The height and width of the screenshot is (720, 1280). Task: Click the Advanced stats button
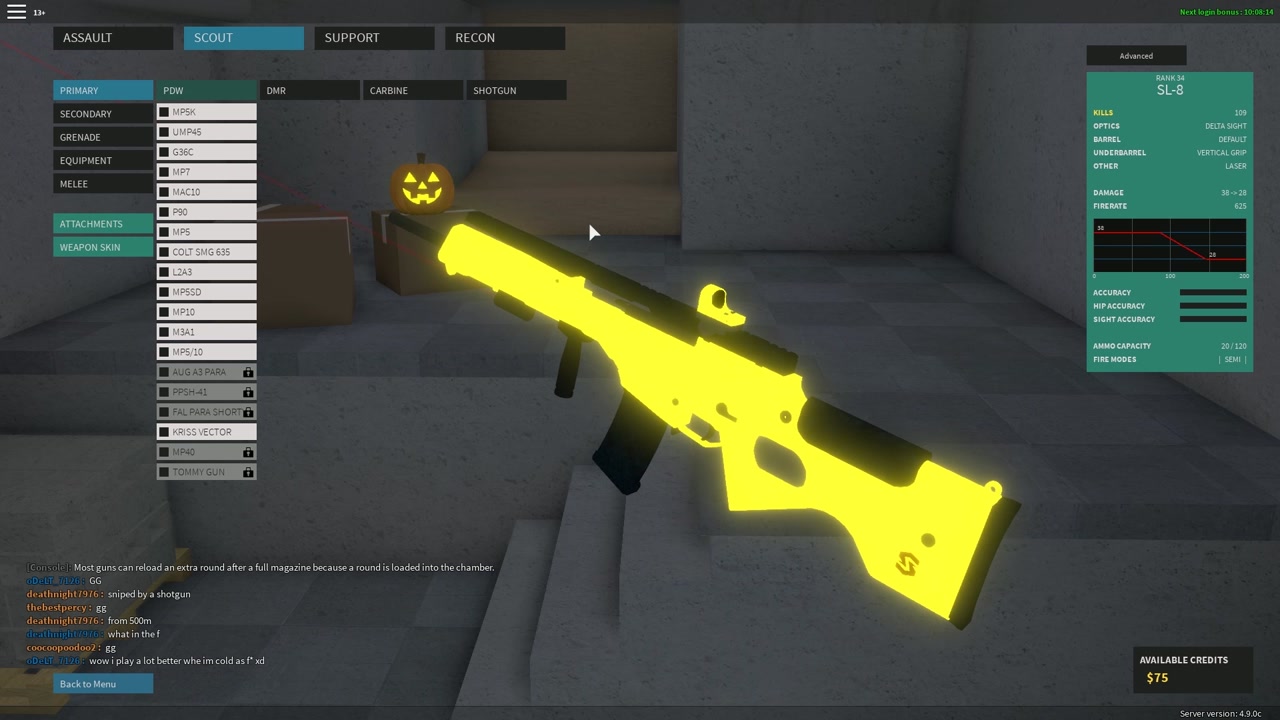(1136, 56)
